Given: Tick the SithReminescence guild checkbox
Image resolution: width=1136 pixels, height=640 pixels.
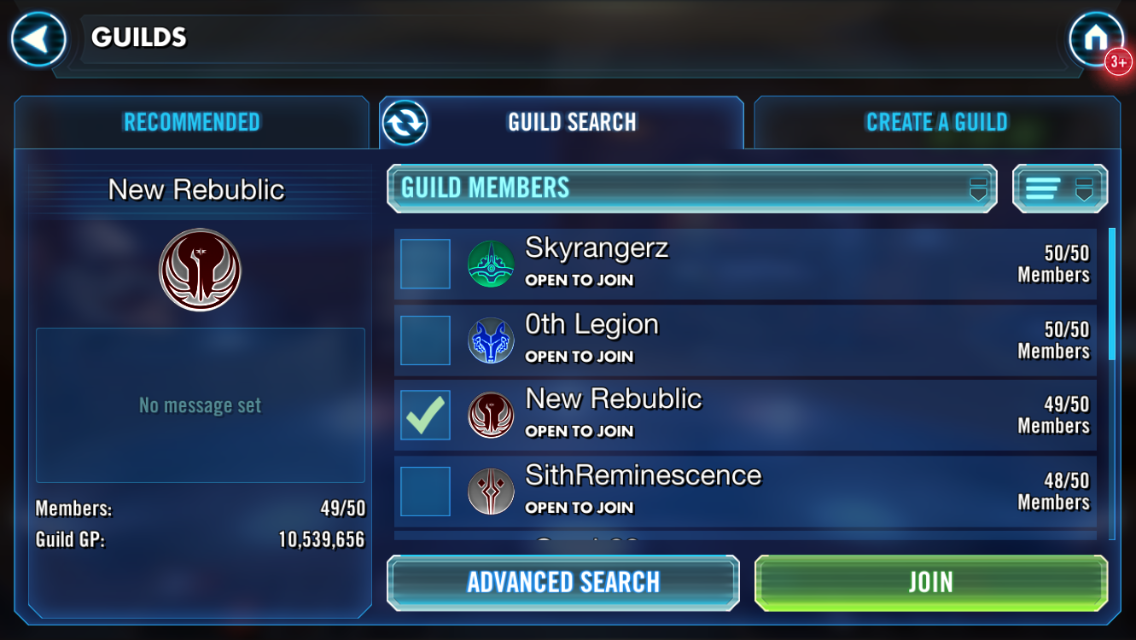Looking at the screenshot, I should pyautogui.click(x=425, y=491).
